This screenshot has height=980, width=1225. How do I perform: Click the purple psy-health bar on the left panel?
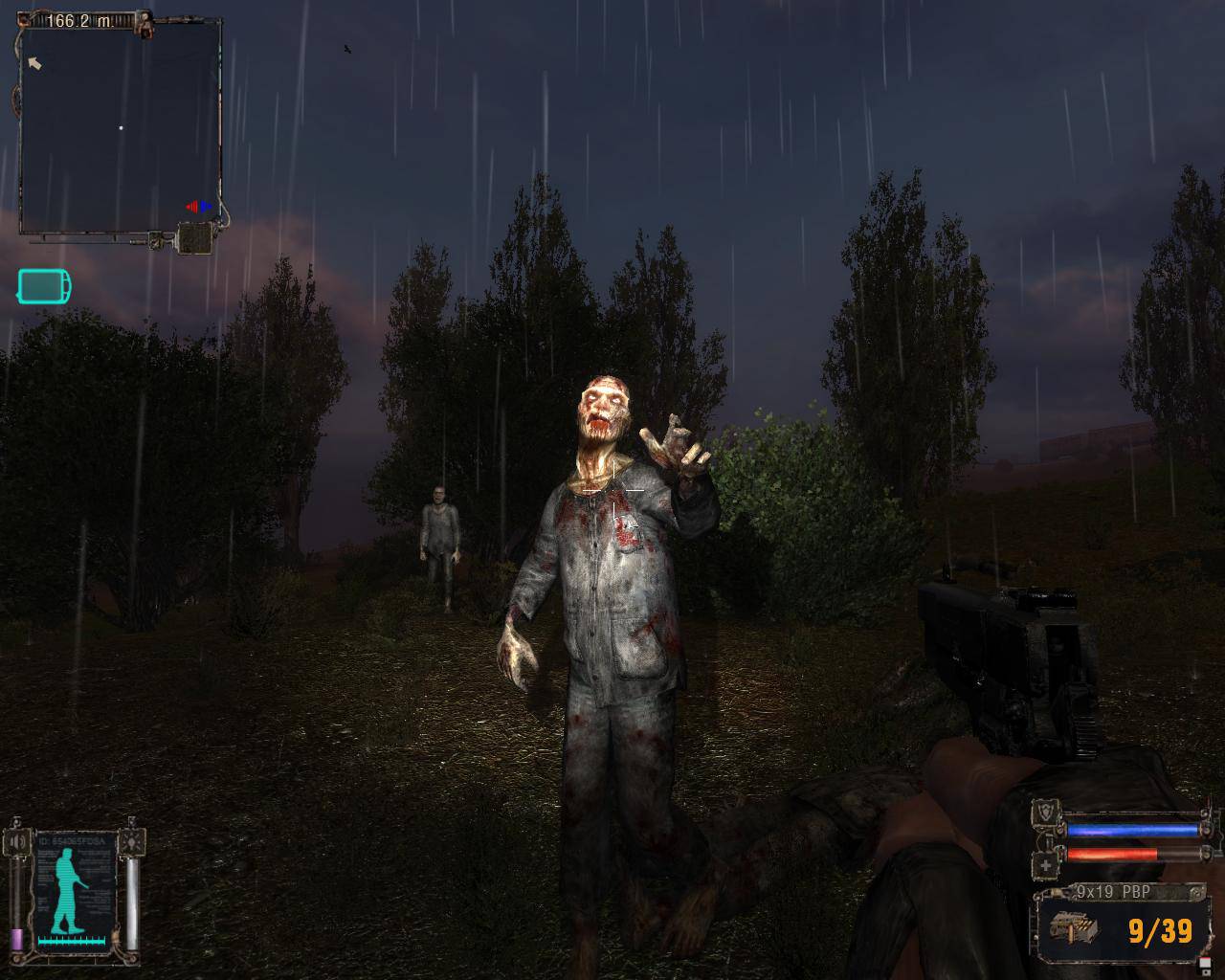[16, 939]
